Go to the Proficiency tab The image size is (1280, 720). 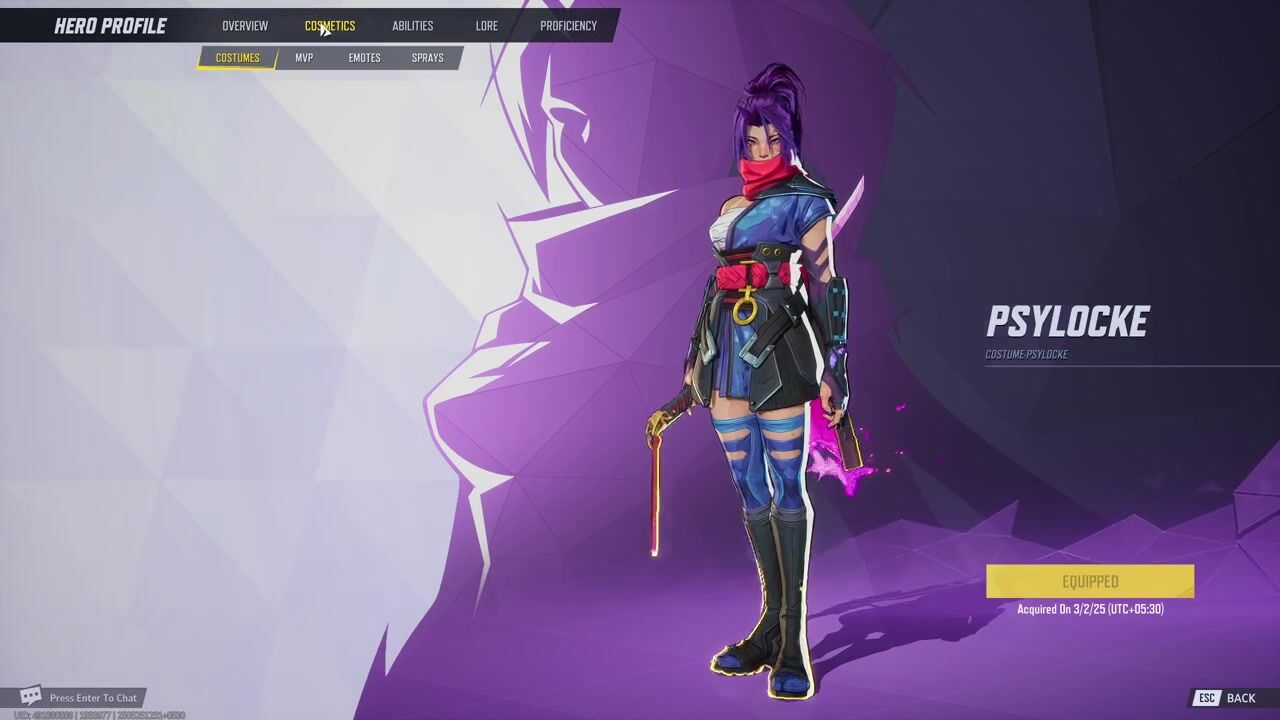(568, 26)
